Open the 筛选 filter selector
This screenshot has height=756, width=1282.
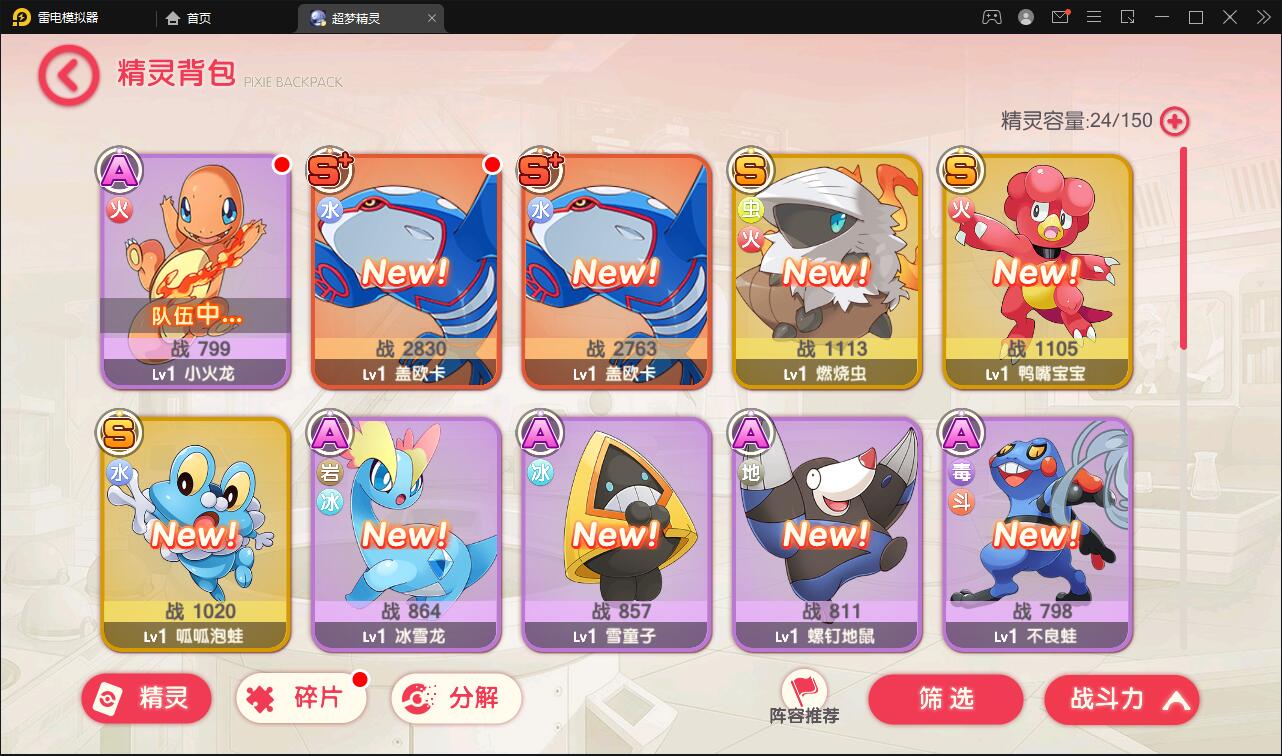click(946, 700)
